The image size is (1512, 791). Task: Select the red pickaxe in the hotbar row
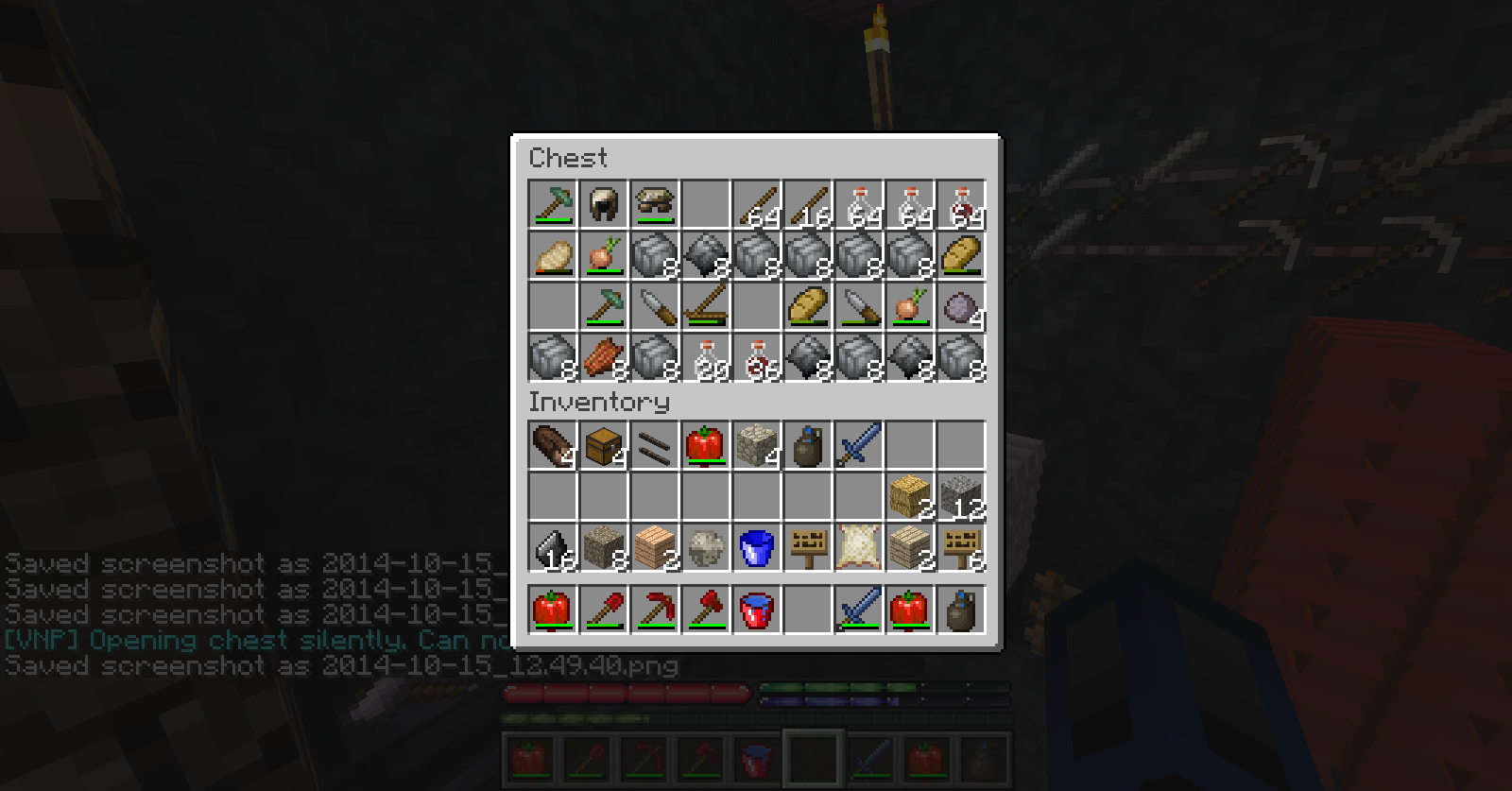click(654, 609)
